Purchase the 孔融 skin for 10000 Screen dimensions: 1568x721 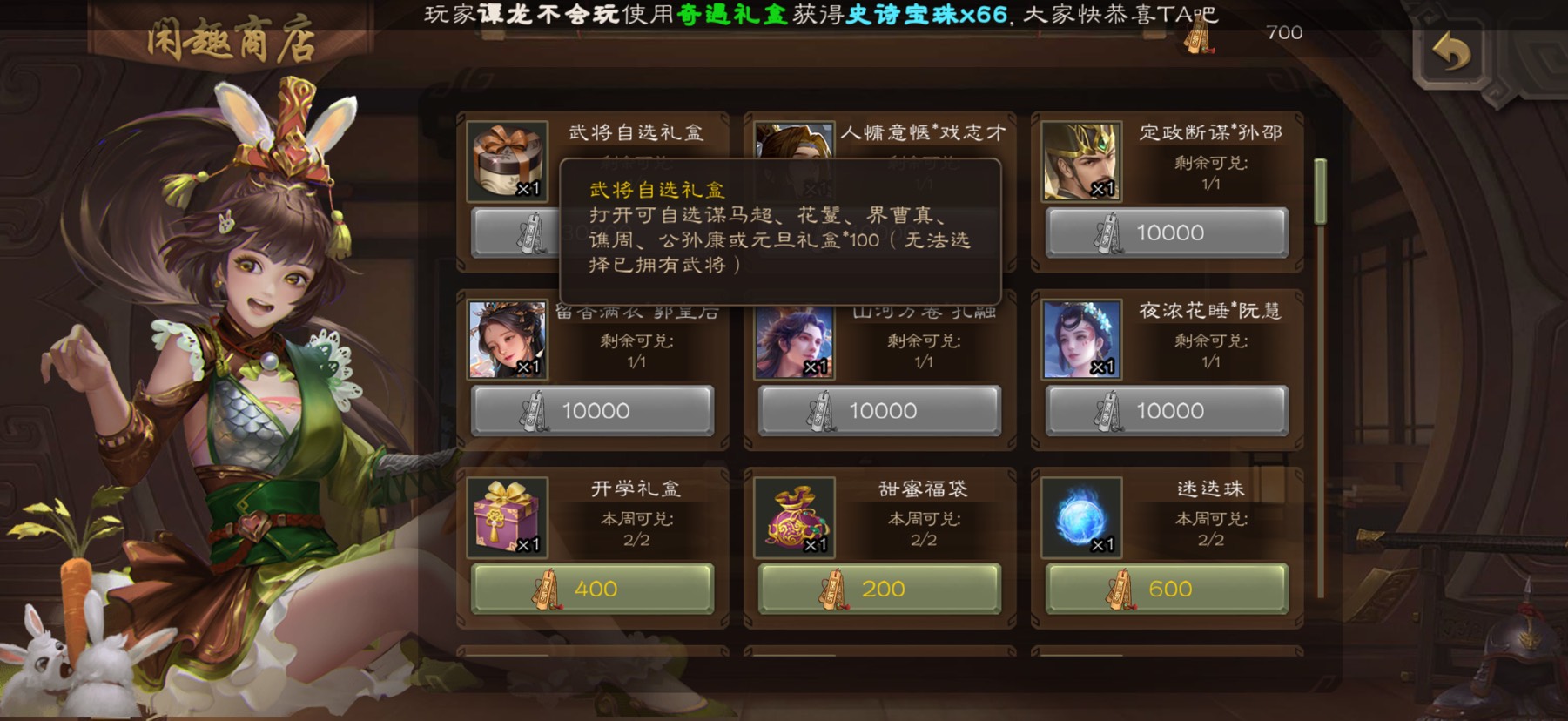pos(879,410)
